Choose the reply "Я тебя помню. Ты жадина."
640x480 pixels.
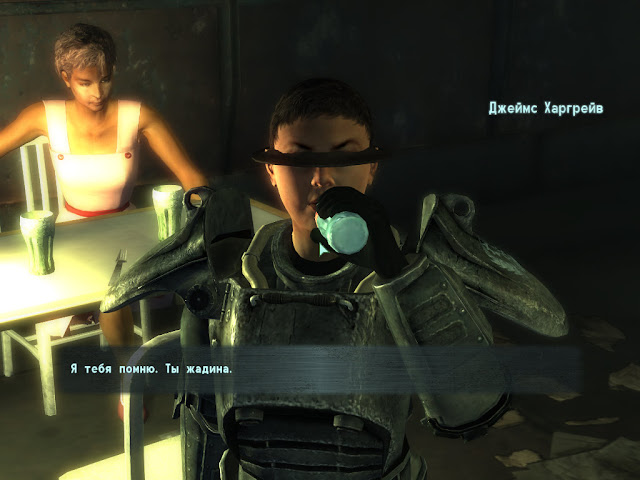coord(151,369)
